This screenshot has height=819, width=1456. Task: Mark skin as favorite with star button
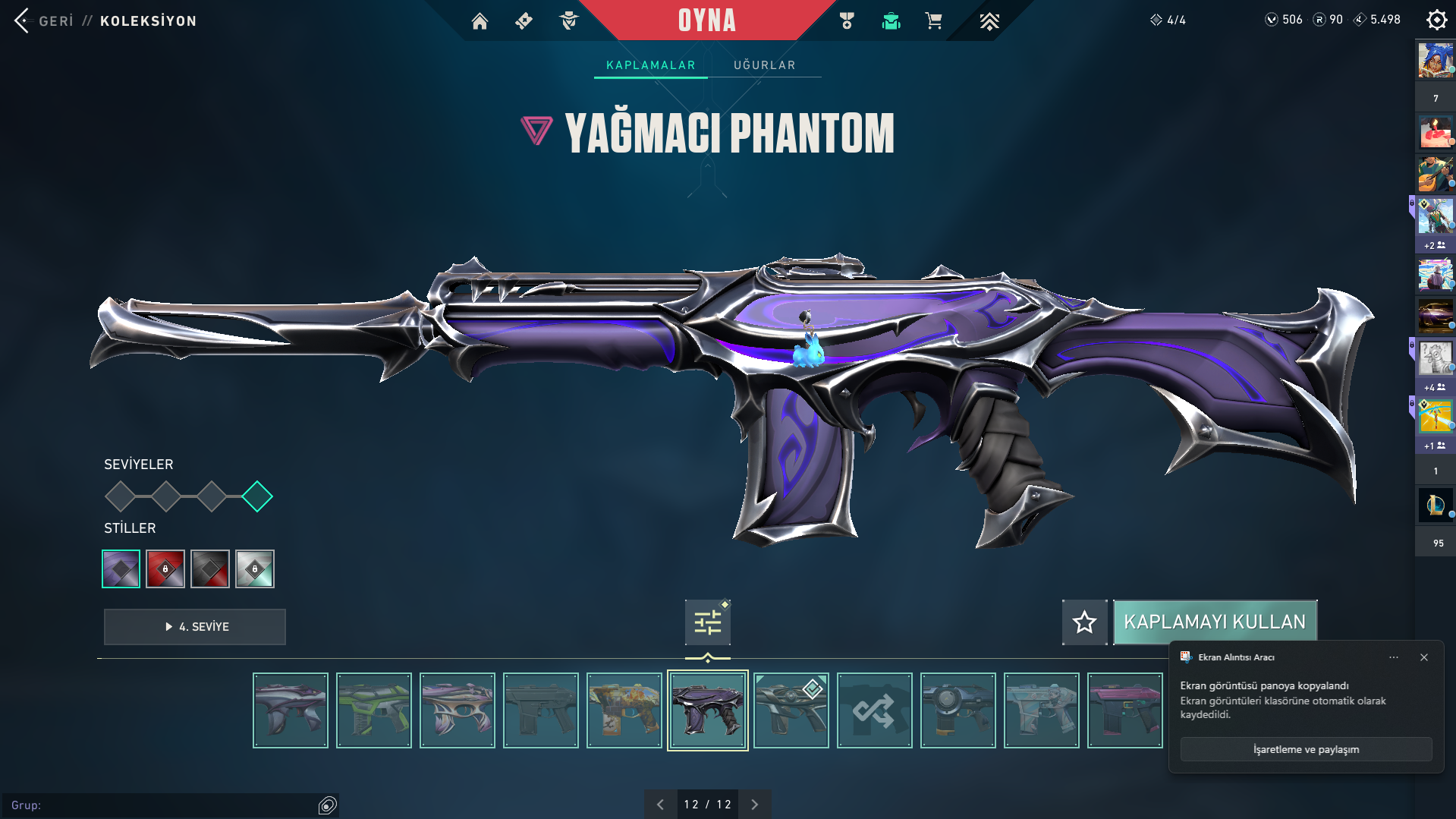point(1084,622)
